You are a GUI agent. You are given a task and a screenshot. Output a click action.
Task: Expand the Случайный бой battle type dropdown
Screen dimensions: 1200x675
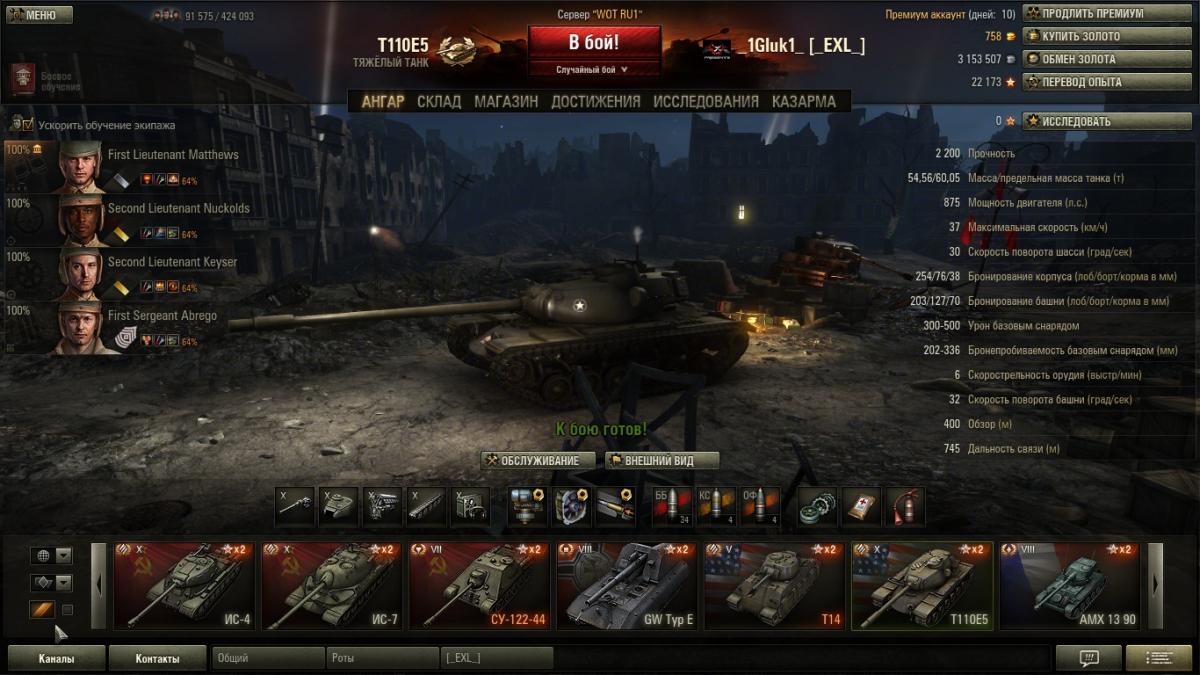tap(593, 70)
